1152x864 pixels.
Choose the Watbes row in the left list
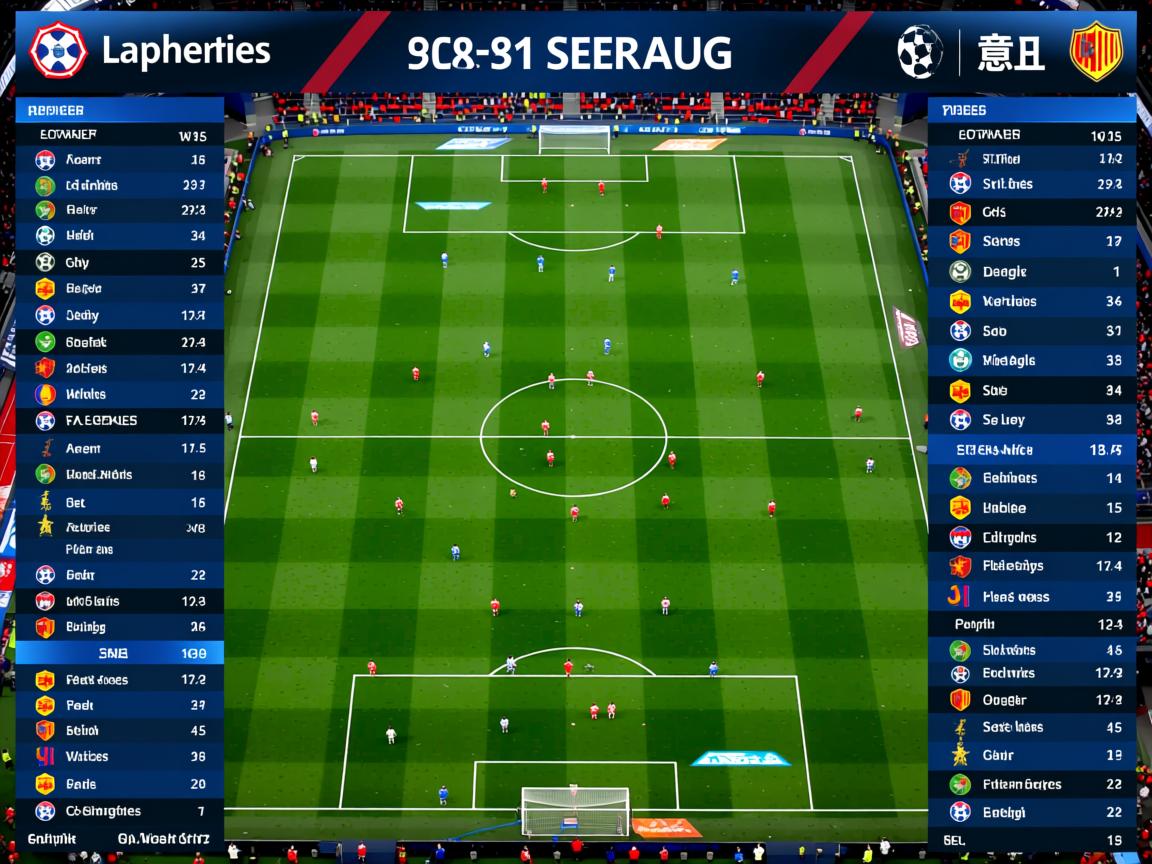click(119, 757)
